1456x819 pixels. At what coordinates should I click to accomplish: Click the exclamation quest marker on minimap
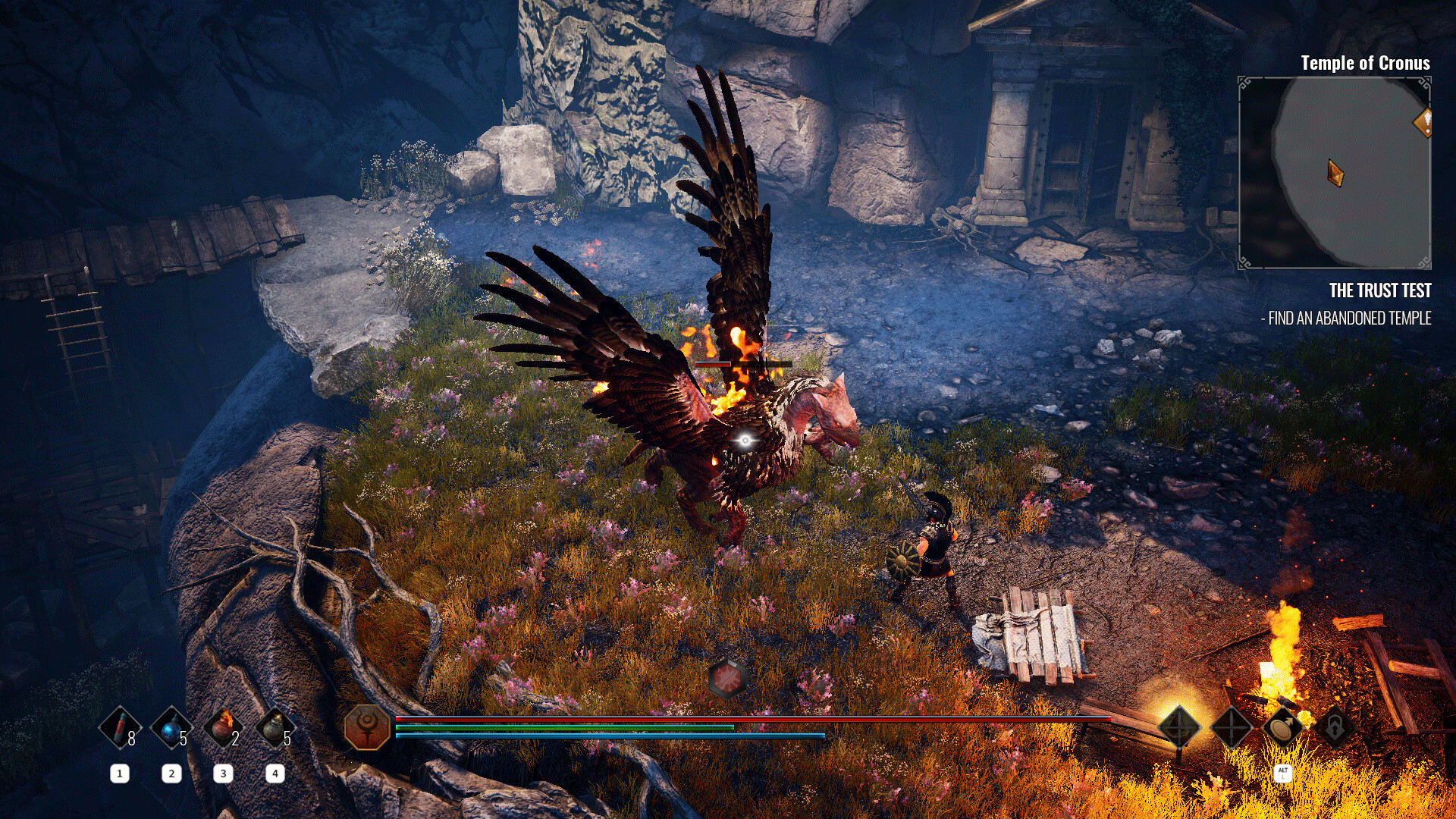tap(1423, 122)
